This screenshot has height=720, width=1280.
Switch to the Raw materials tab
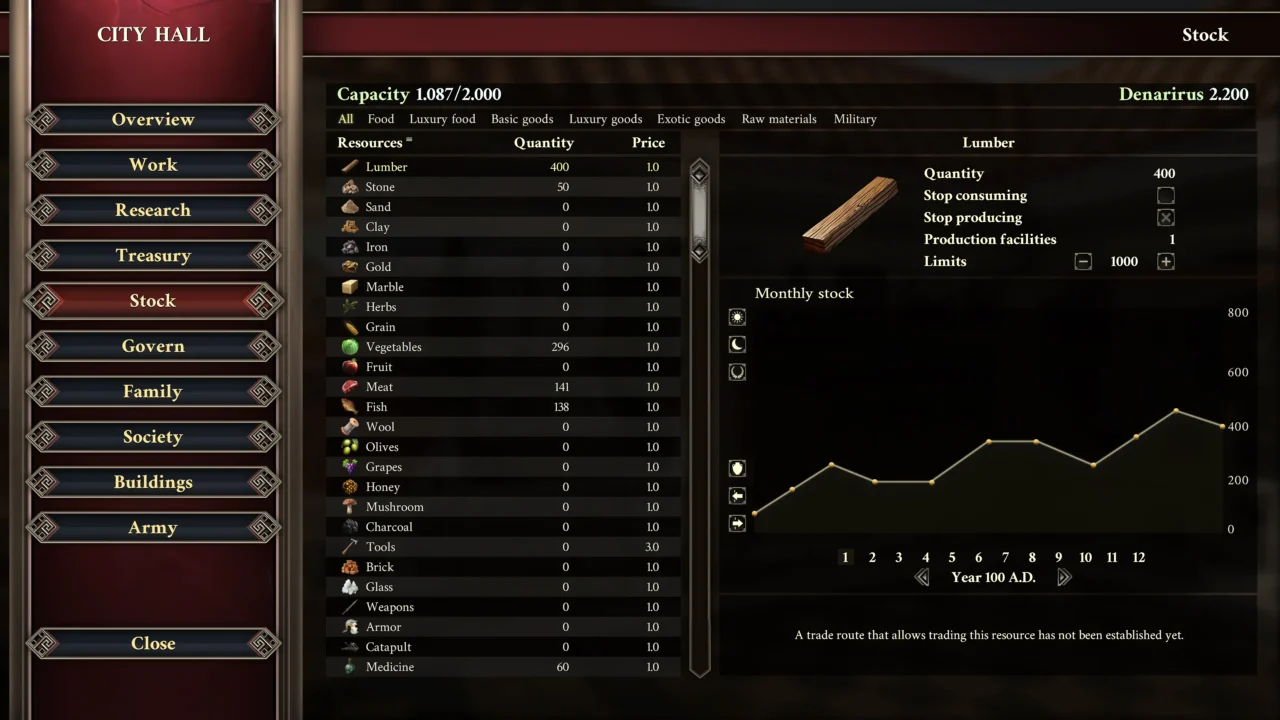pyautogui.click(x=779, y=119)
